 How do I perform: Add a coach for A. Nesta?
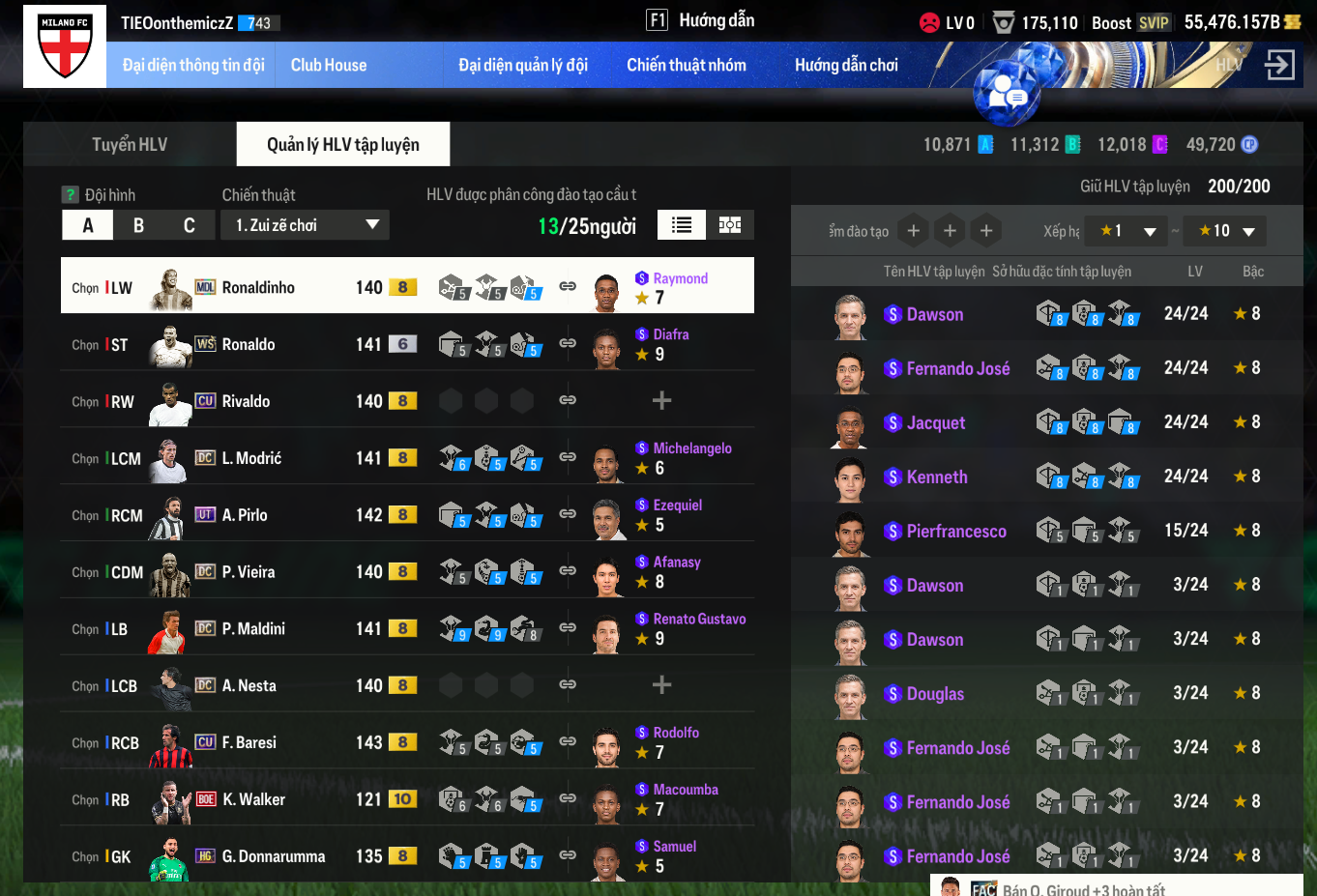tap(661, 685)
